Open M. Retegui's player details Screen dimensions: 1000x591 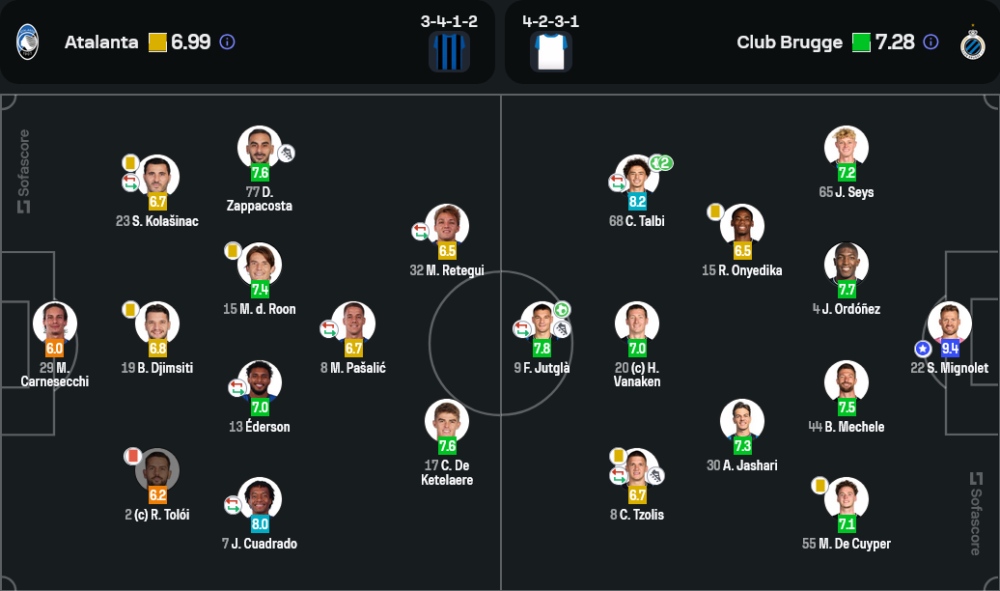[446, 226]
